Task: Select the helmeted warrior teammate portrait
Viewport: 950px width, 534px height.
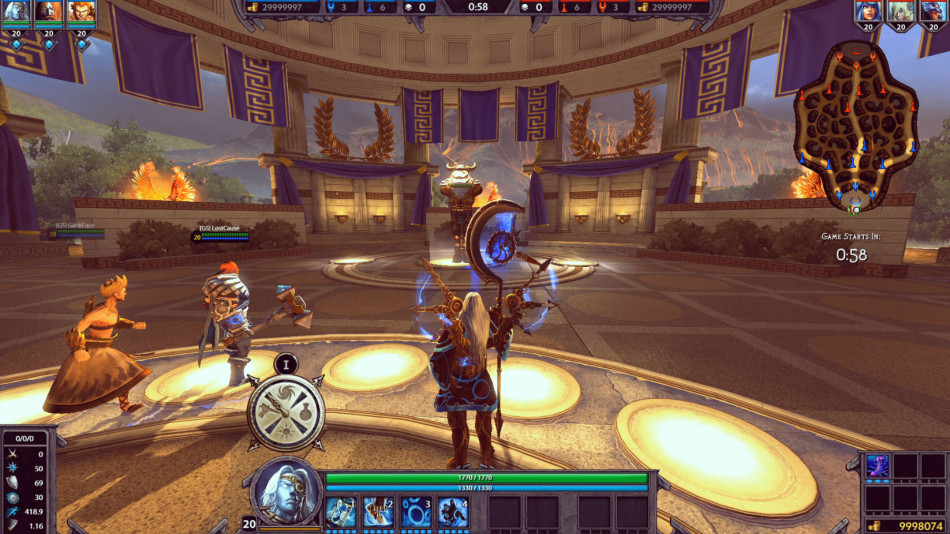Action: coord(49,12)
